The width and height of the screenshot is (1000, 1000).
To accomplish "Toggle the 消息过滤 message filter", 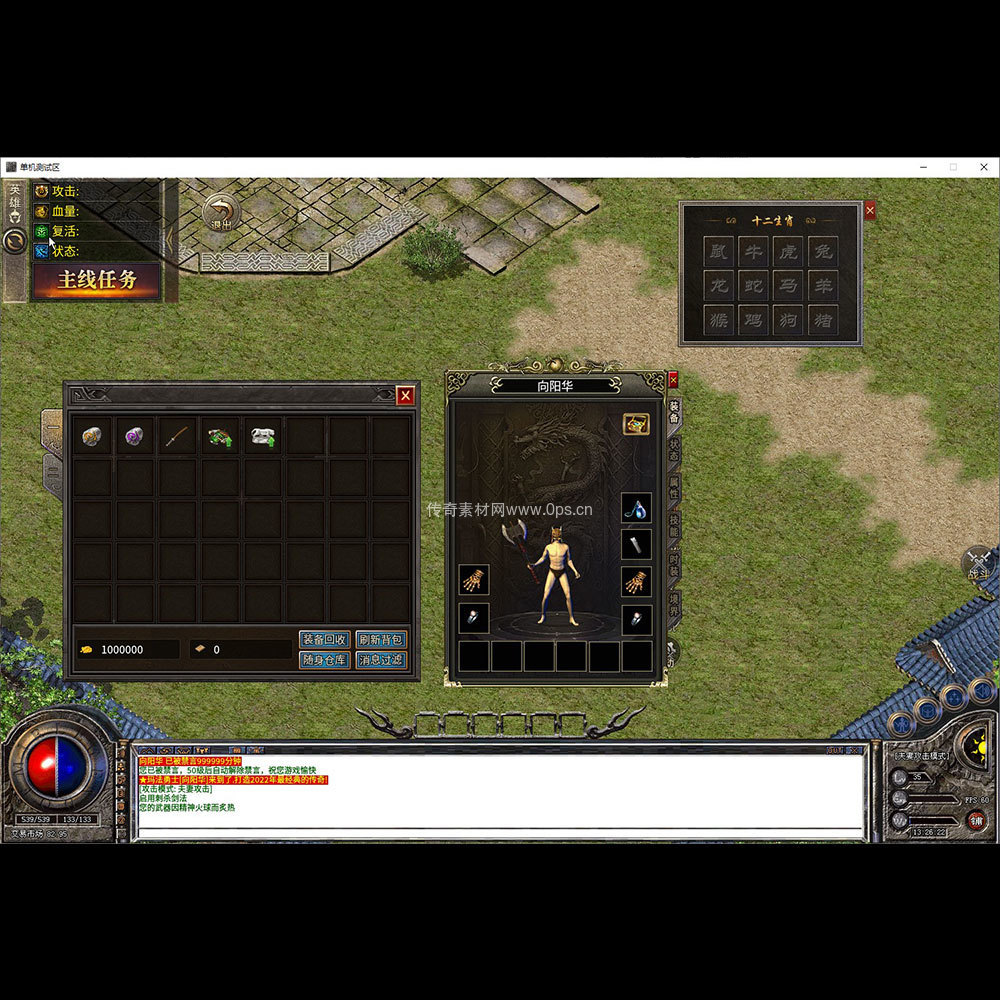I will [x=381, y=660].
